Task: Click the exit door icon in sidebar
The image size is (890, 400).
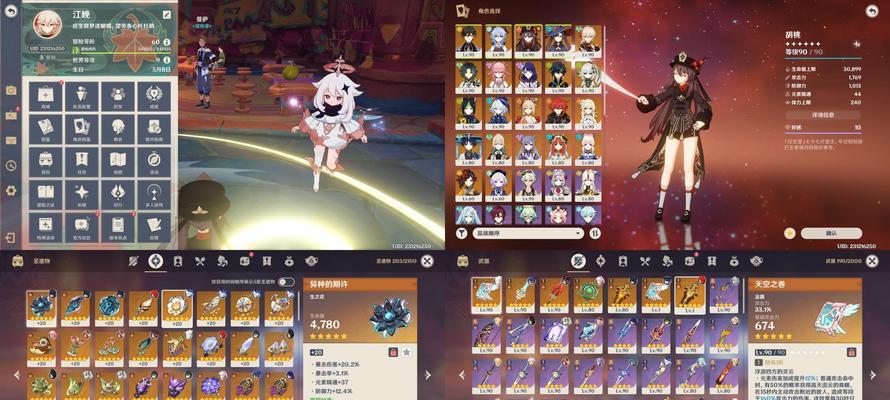Action: [x=11, y=238]
